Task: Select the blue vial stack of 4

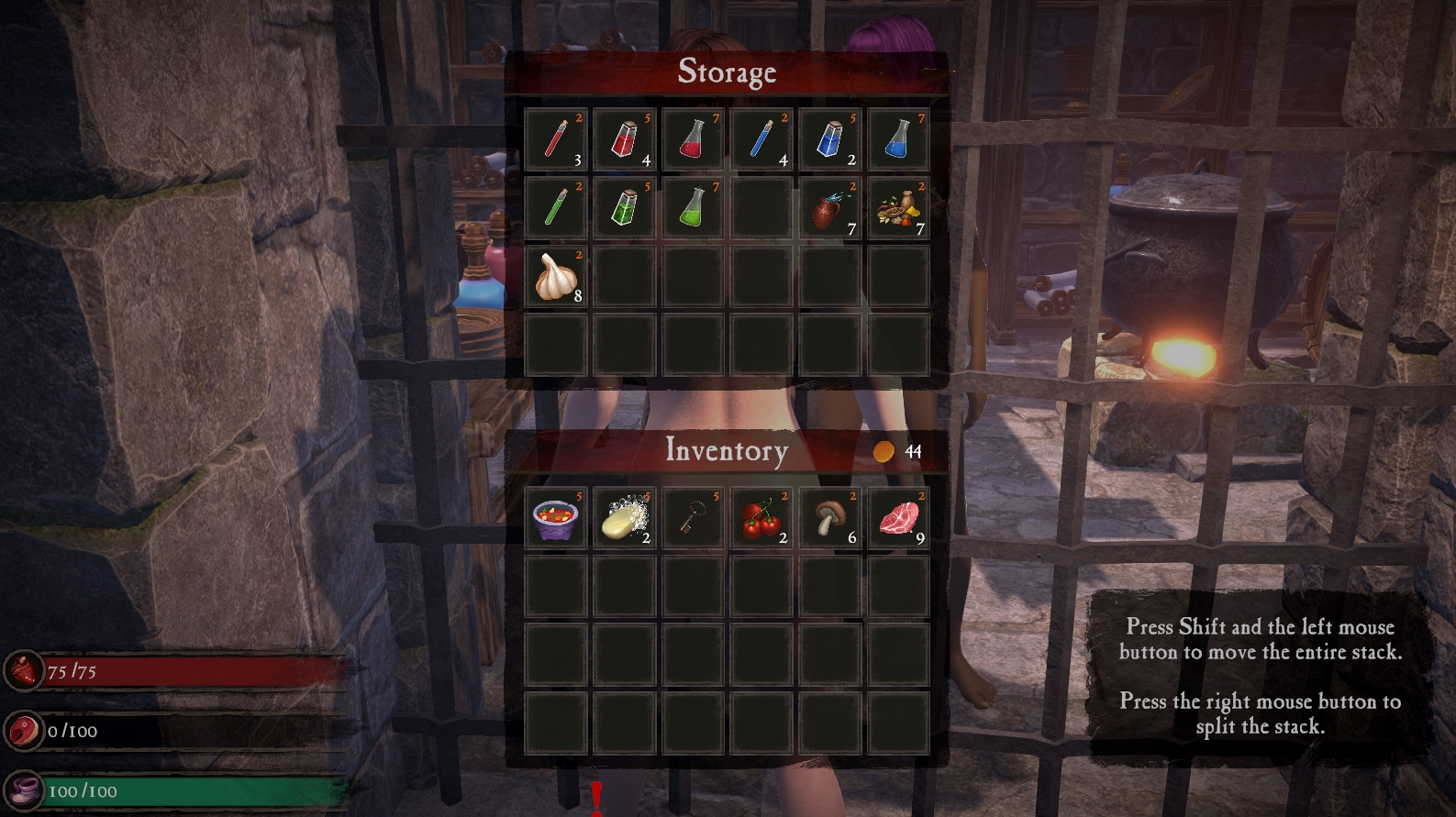Action: [761, 139]
